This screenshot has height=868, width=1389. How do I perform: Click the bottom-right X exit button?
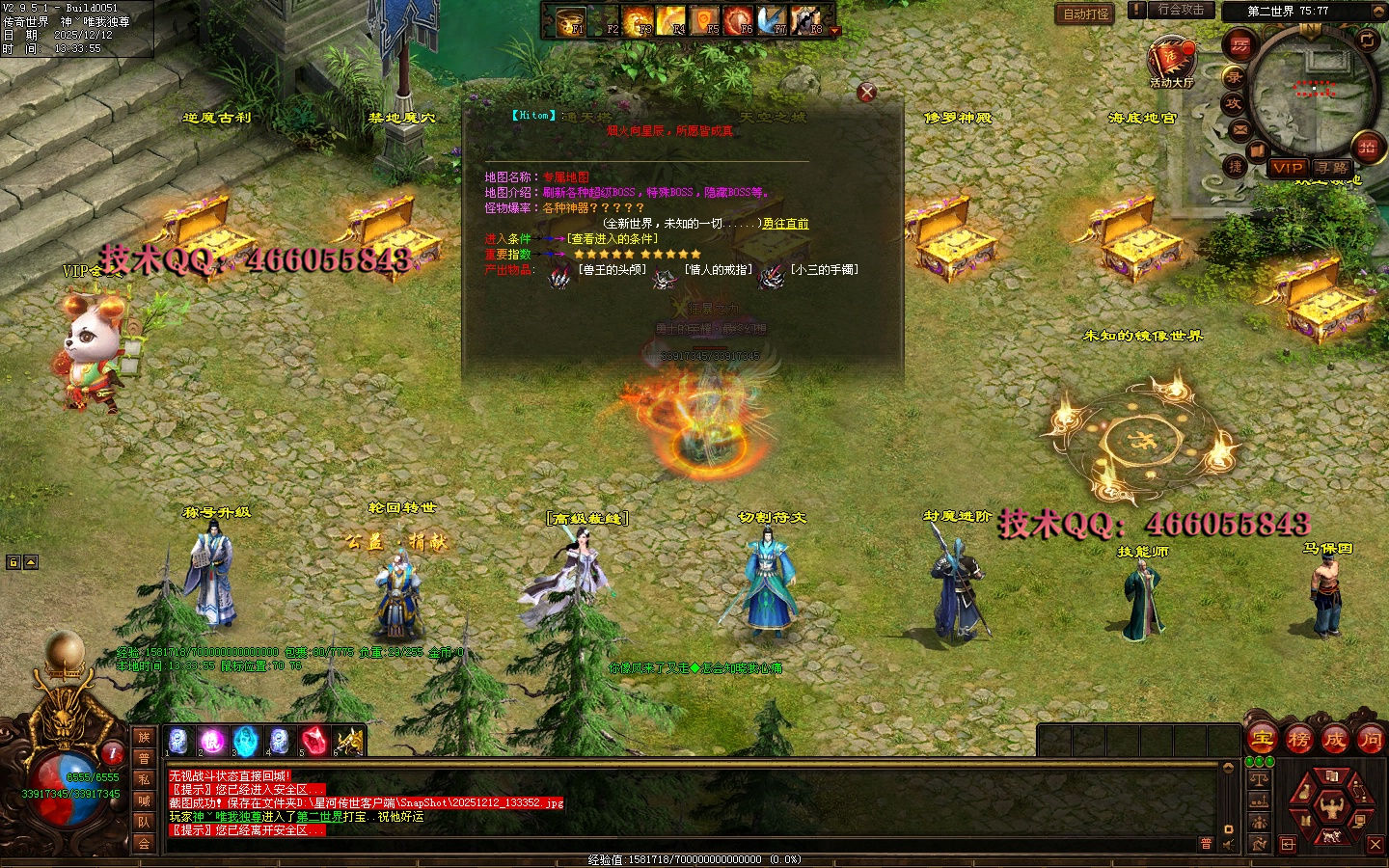(1375, 844)
